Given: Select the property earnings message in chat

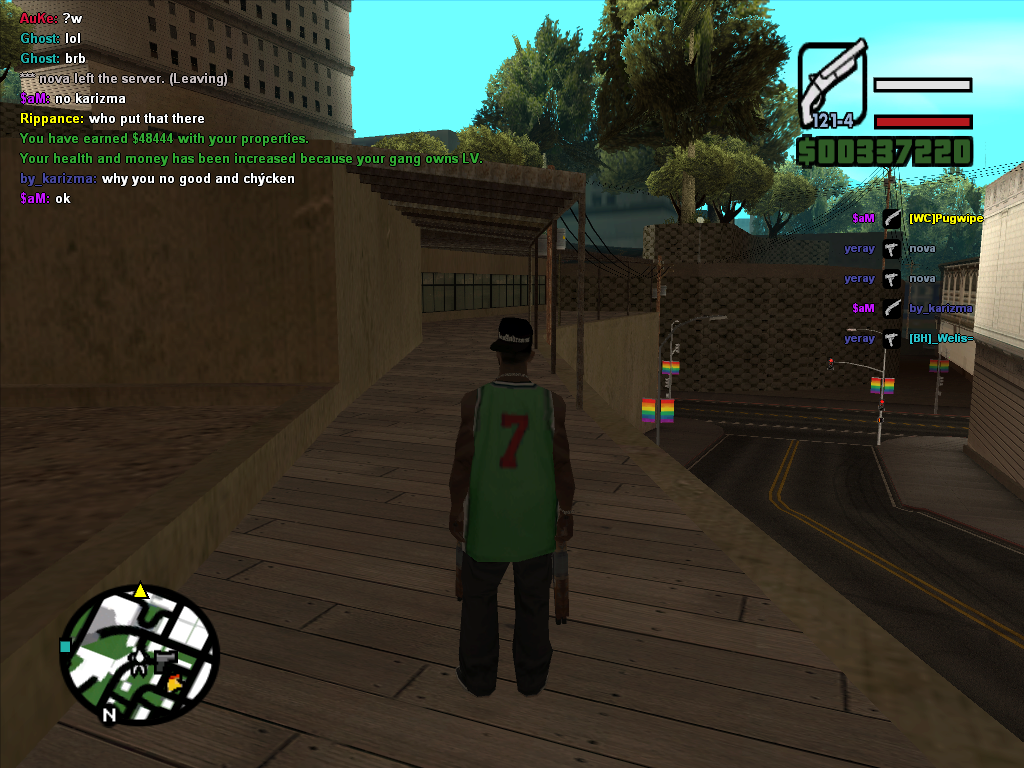Looking at the screenshot, I should 164,139.
